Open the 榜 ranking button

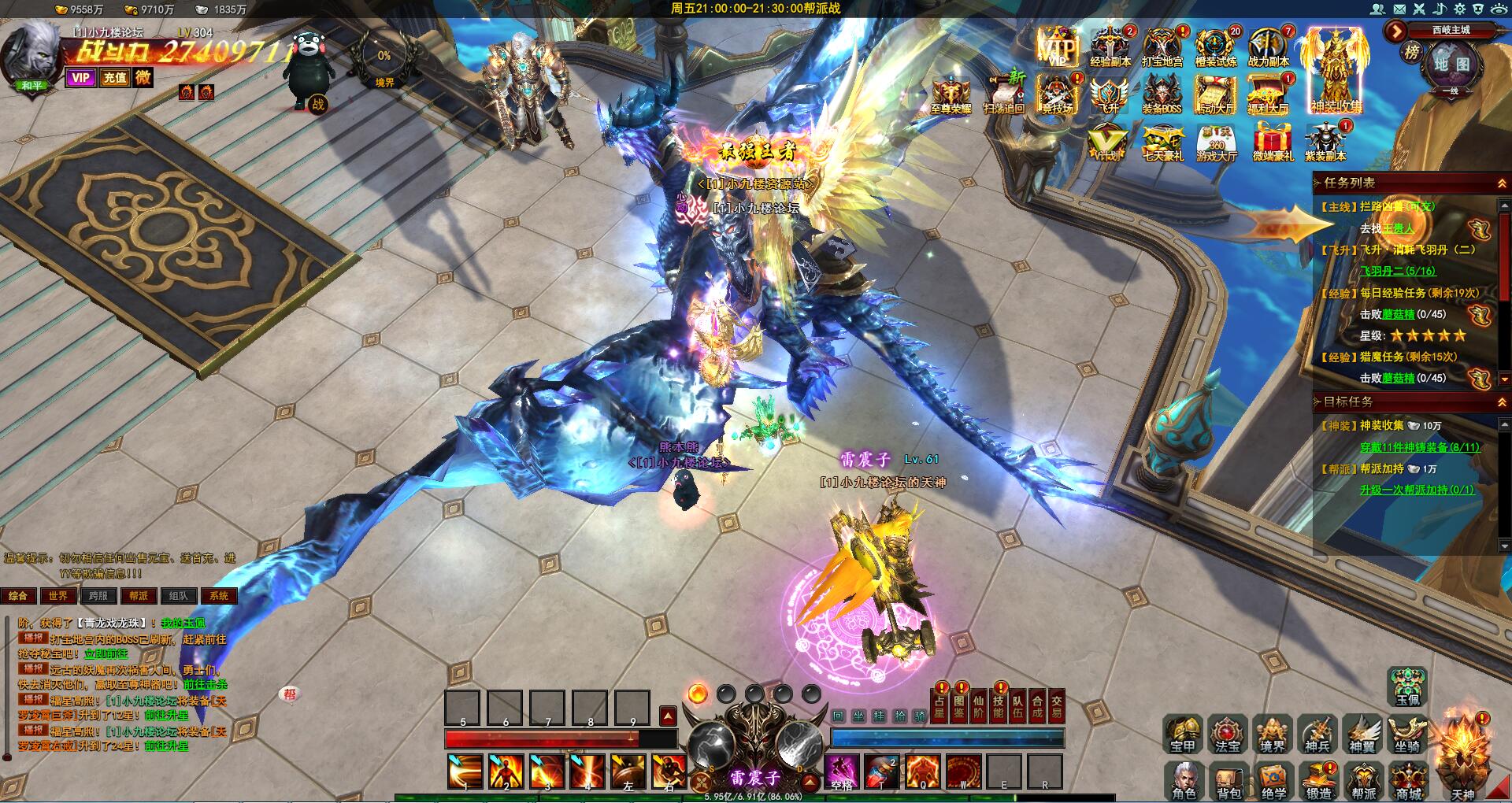[1412, 53]
